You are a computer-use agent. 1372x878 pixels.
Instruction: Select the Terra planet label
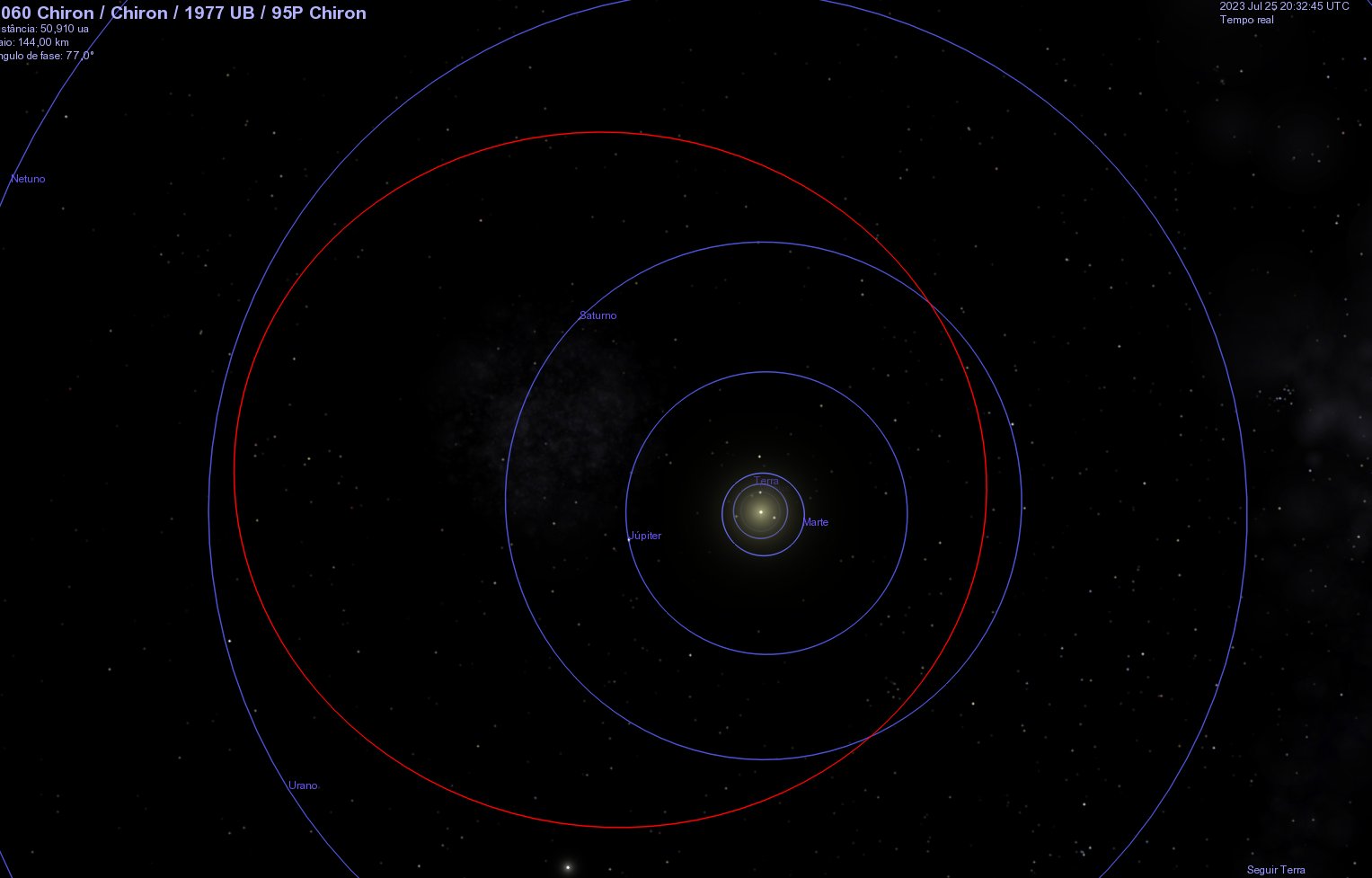(766, 481)
